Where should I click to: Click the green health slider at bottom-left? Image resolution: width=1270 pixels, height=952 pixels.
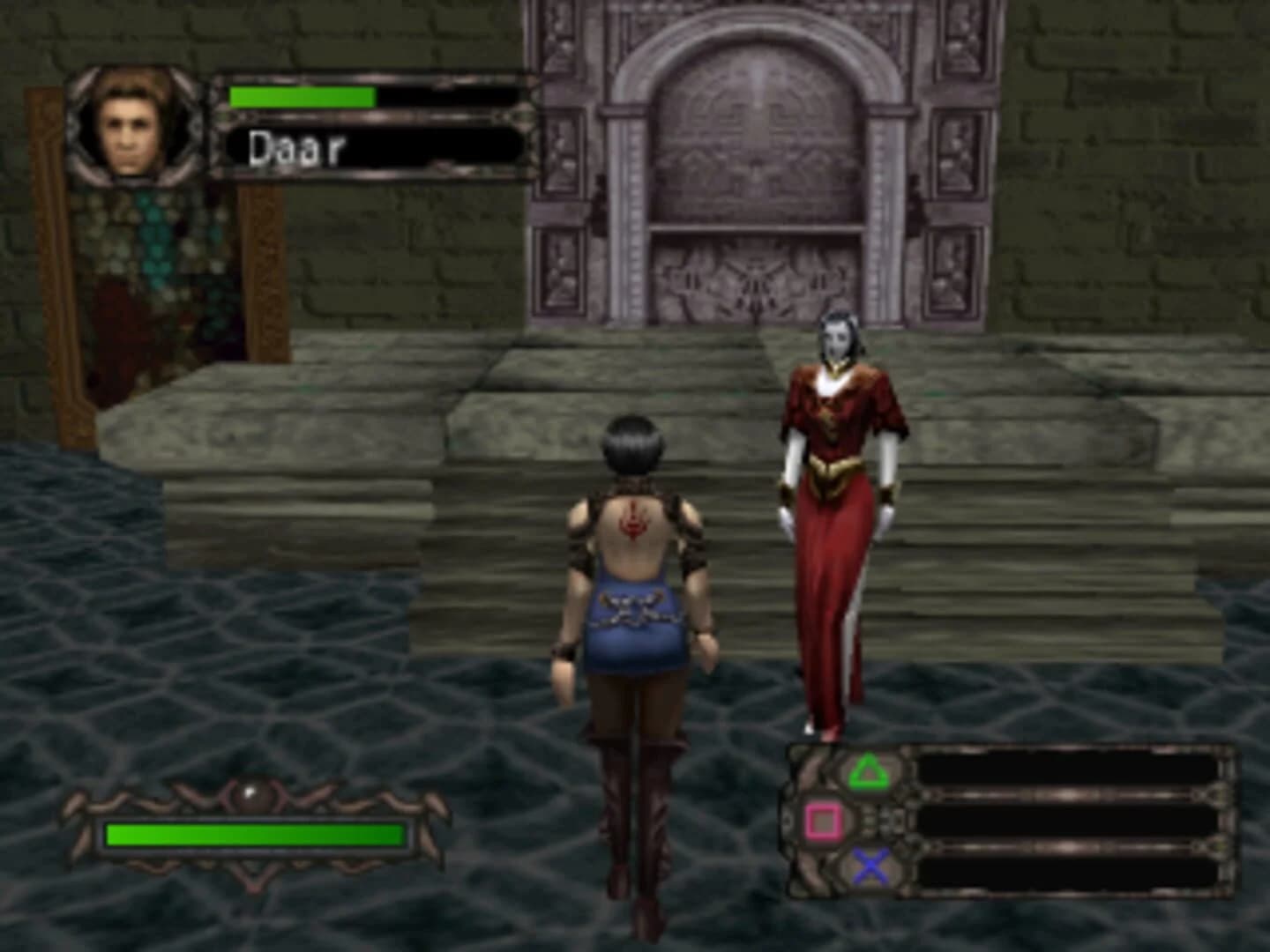tap(256, 836)
